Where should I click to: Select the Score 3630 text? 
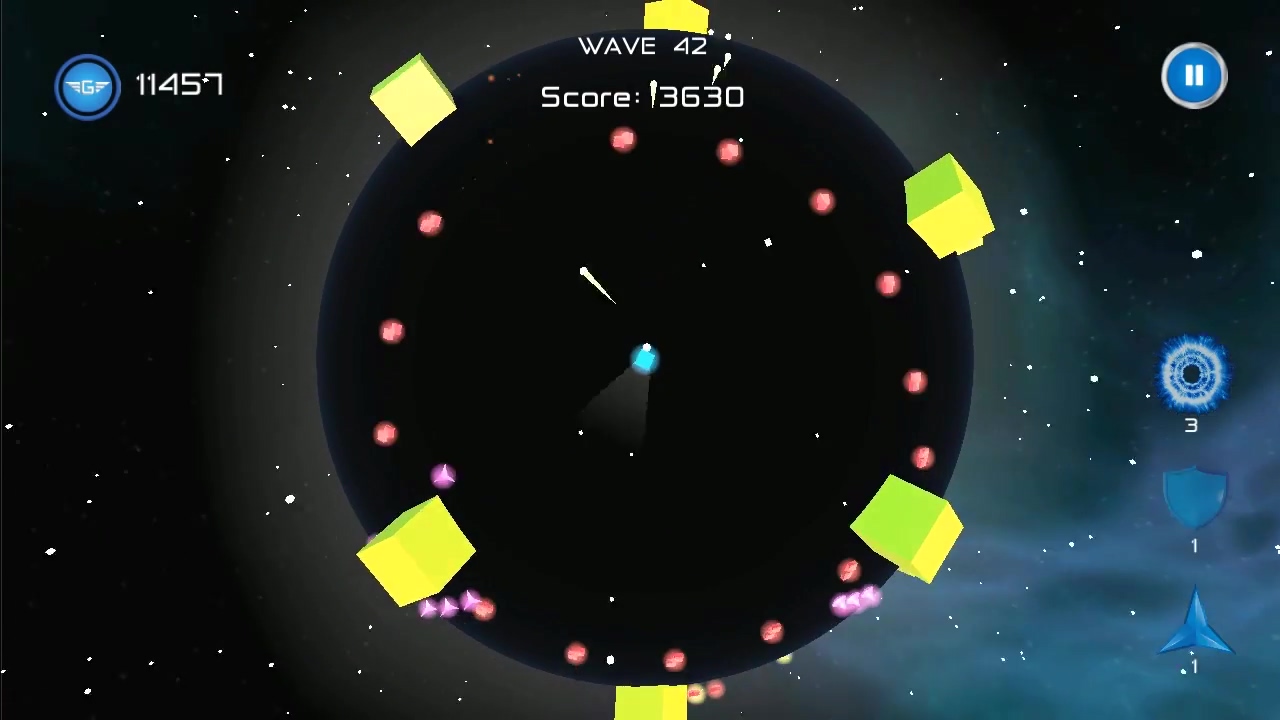point(642,97)
